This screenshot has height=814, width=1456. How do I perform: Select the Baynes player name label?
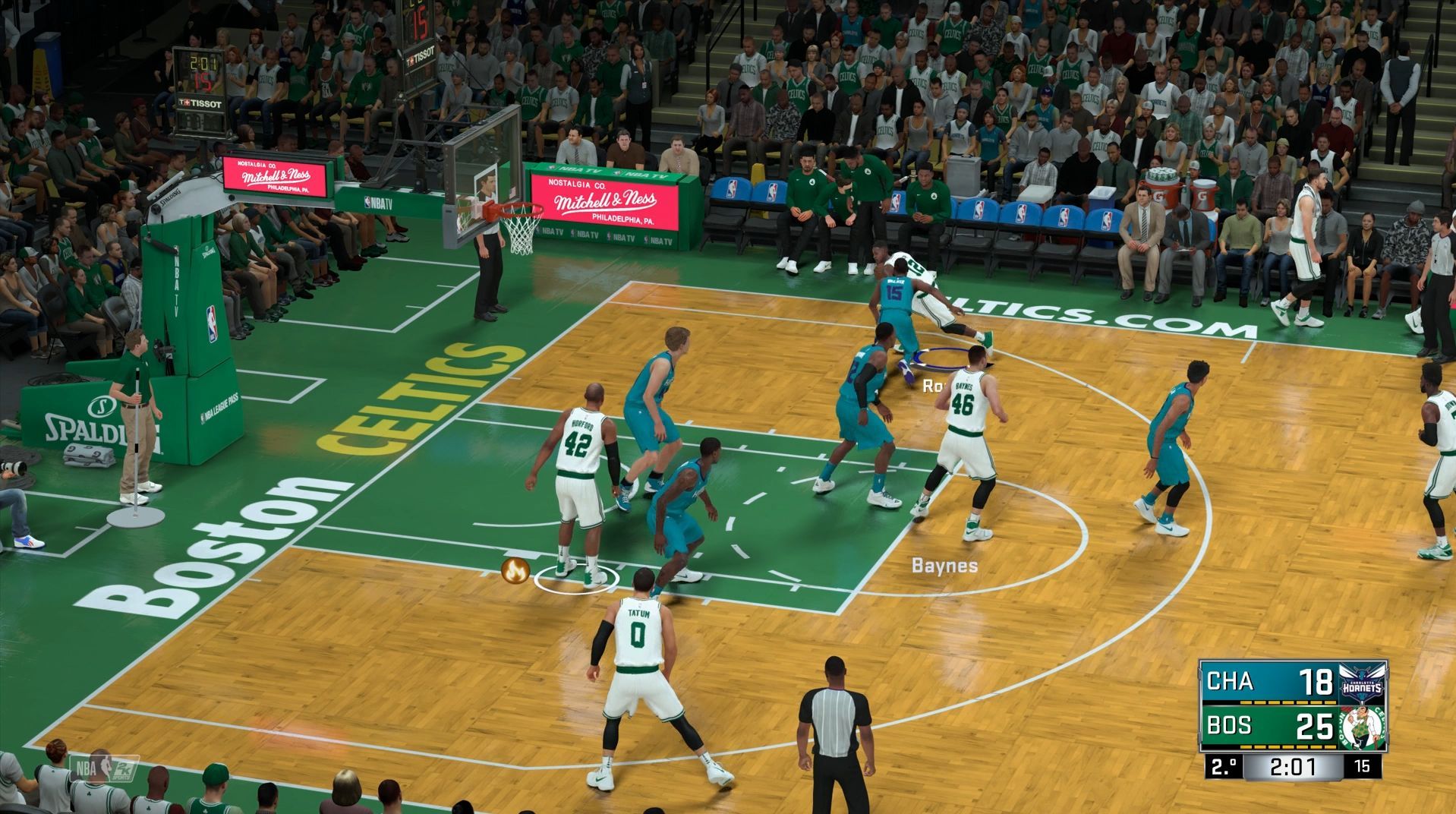pos(944,566)
